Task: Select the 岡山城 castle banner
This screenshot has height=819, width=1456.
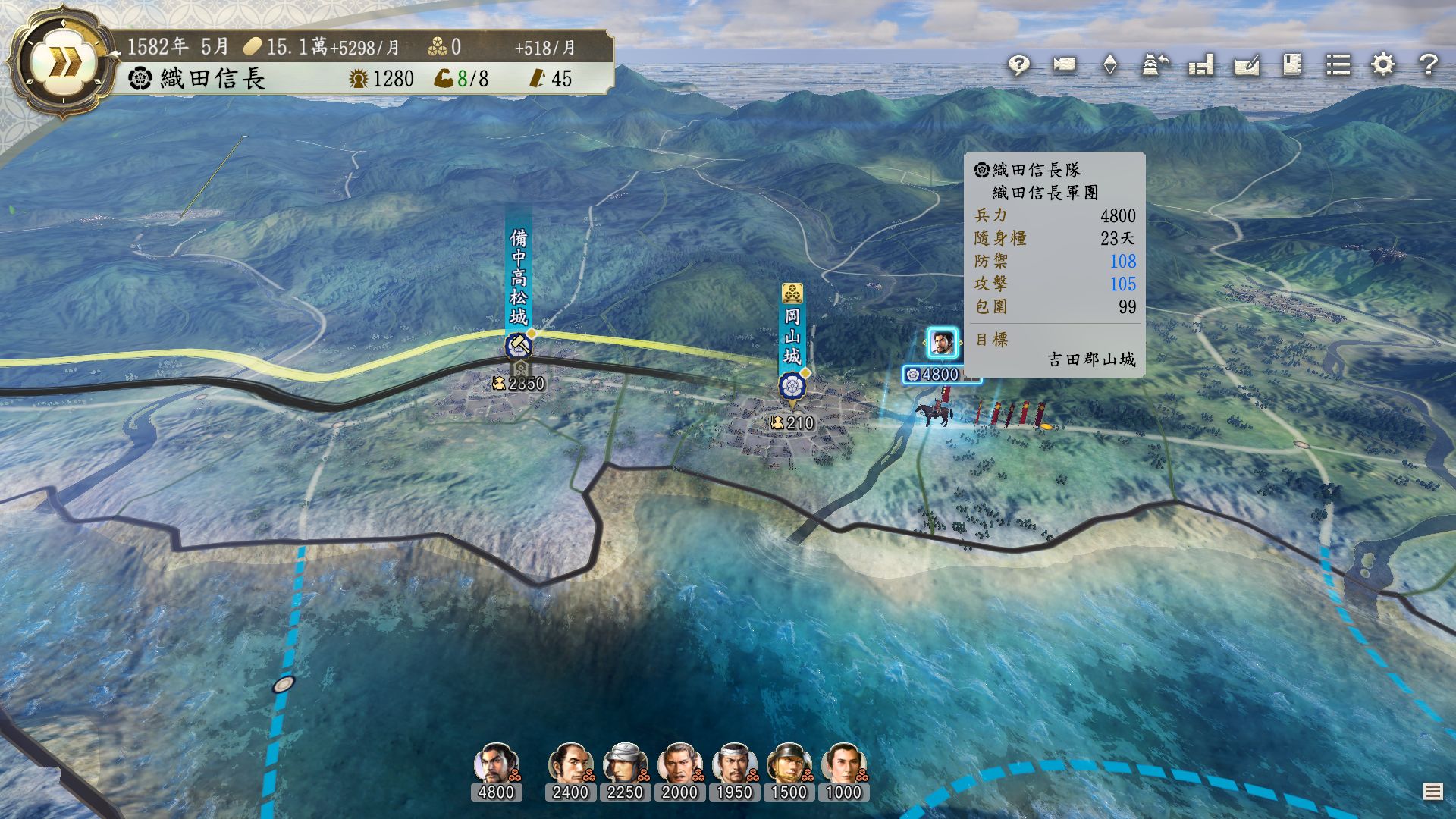Action: point(792,337)
